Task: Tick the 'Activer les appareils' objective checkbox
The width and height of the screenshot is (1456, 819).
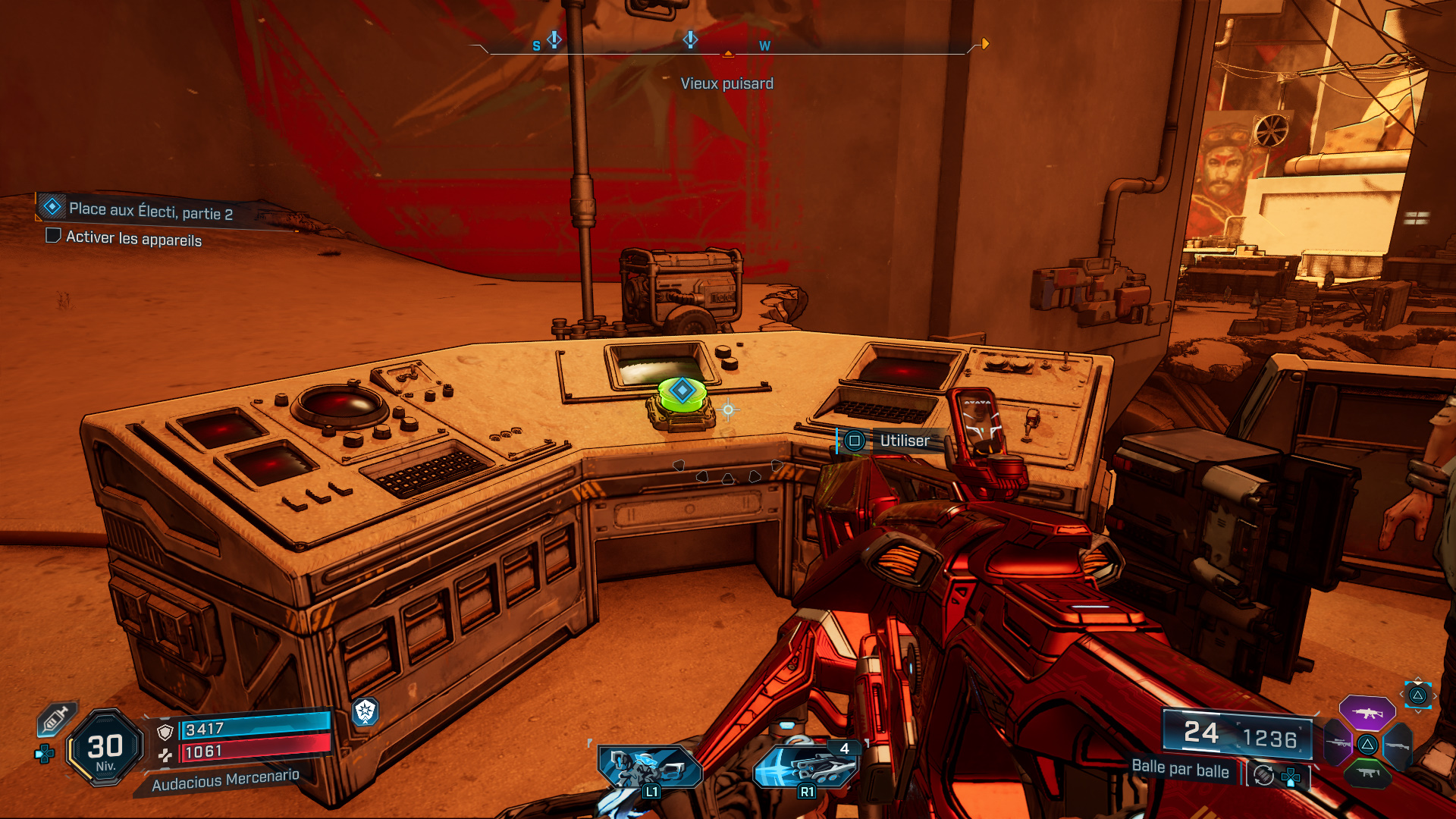Action: pyautogui.click(x=53, y=236)
